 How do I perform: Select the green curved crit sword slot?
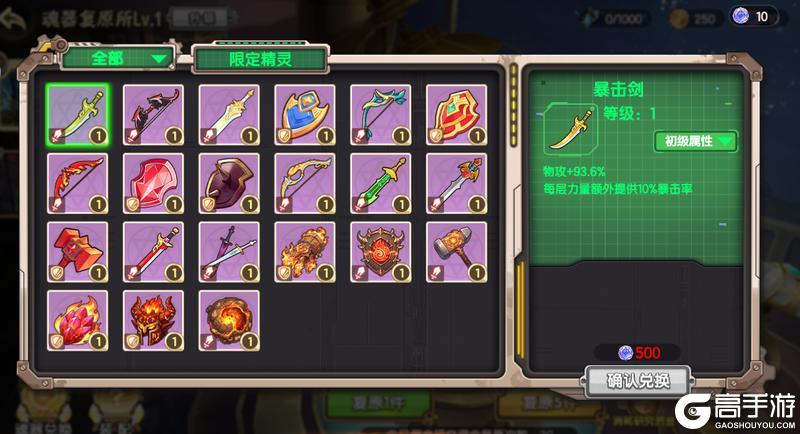[x=77, y=115]
